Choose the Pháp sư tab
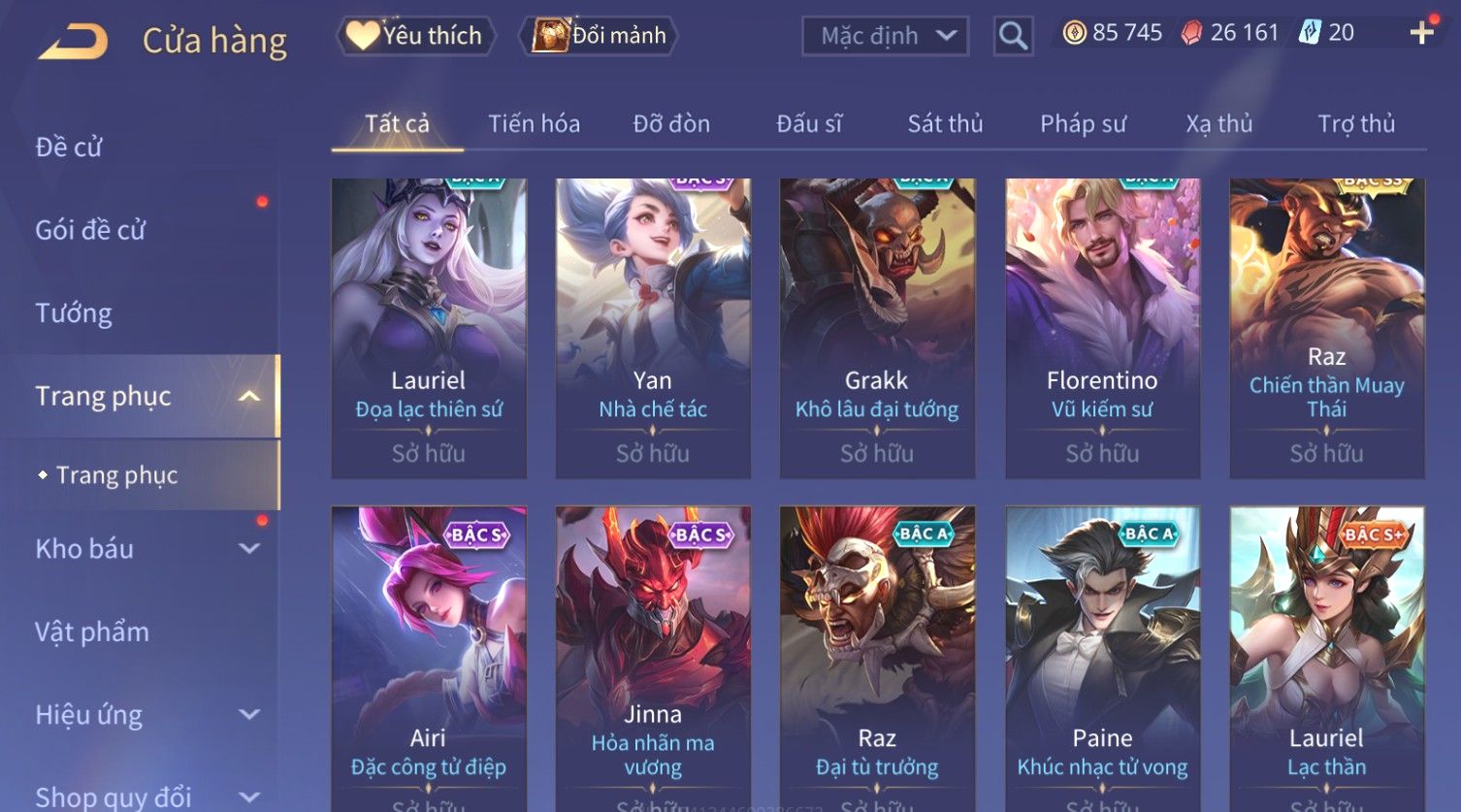Viewport: 1461px width, 812px height. tap(1083, 124)
